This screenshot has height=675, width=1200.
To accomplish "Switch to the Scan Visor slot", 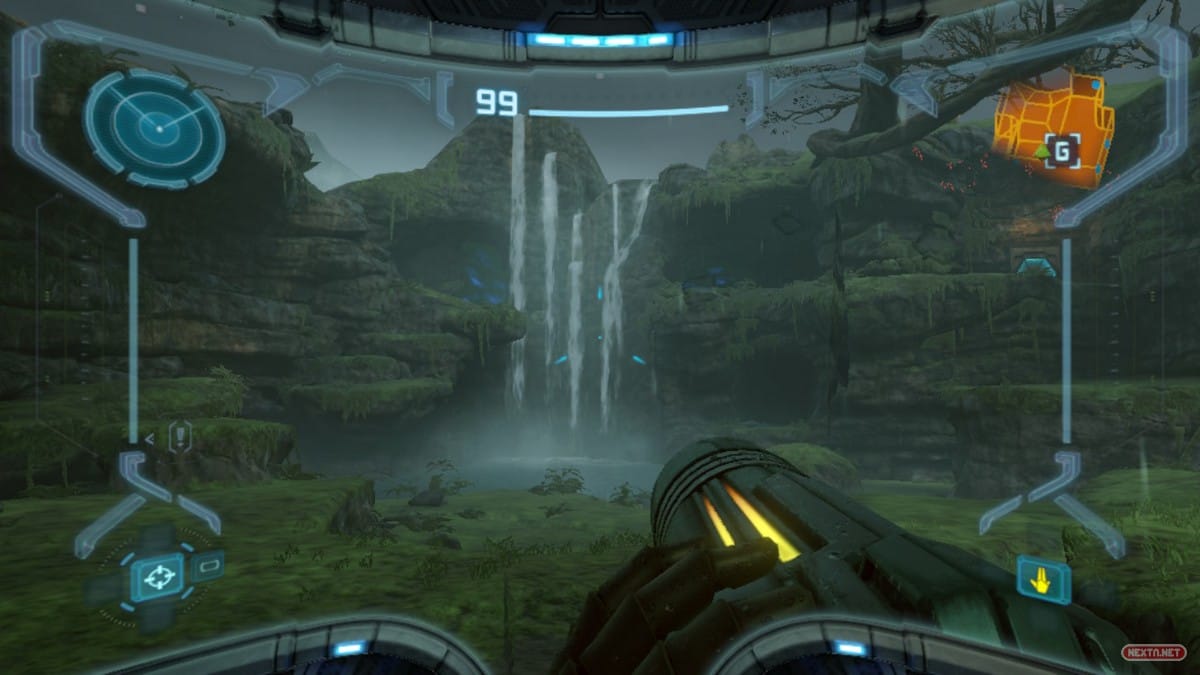I will tap(208, 566).
